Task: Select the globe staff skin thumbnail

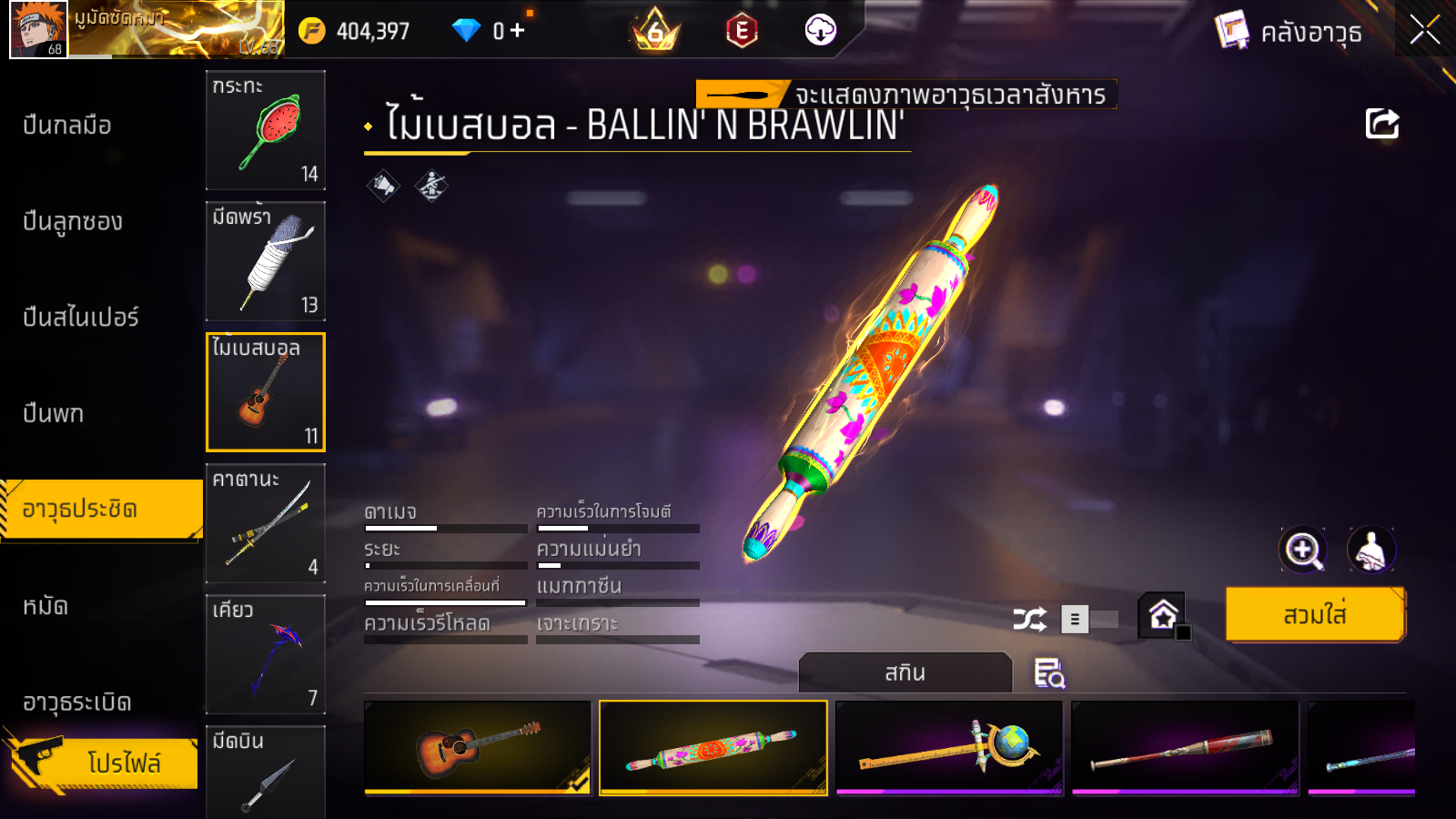Action: click(949, 747)
